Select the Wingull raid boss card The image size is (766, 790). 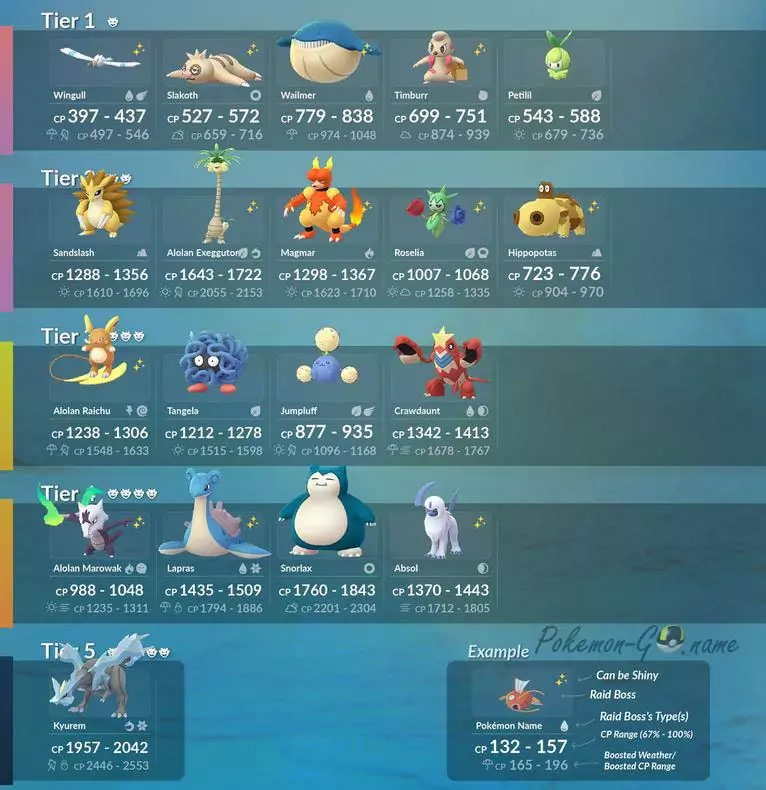click(x=100, y=90)
